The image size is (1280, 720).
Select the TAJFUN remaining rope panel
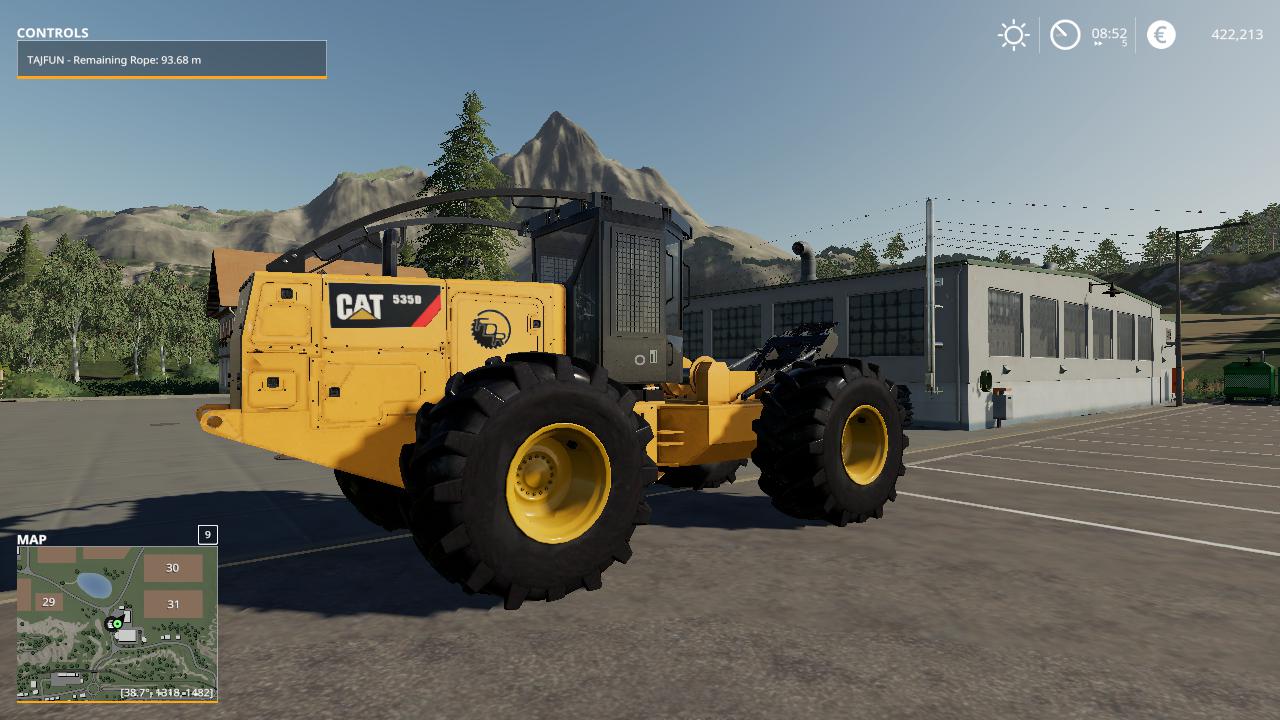pos(172,60)
